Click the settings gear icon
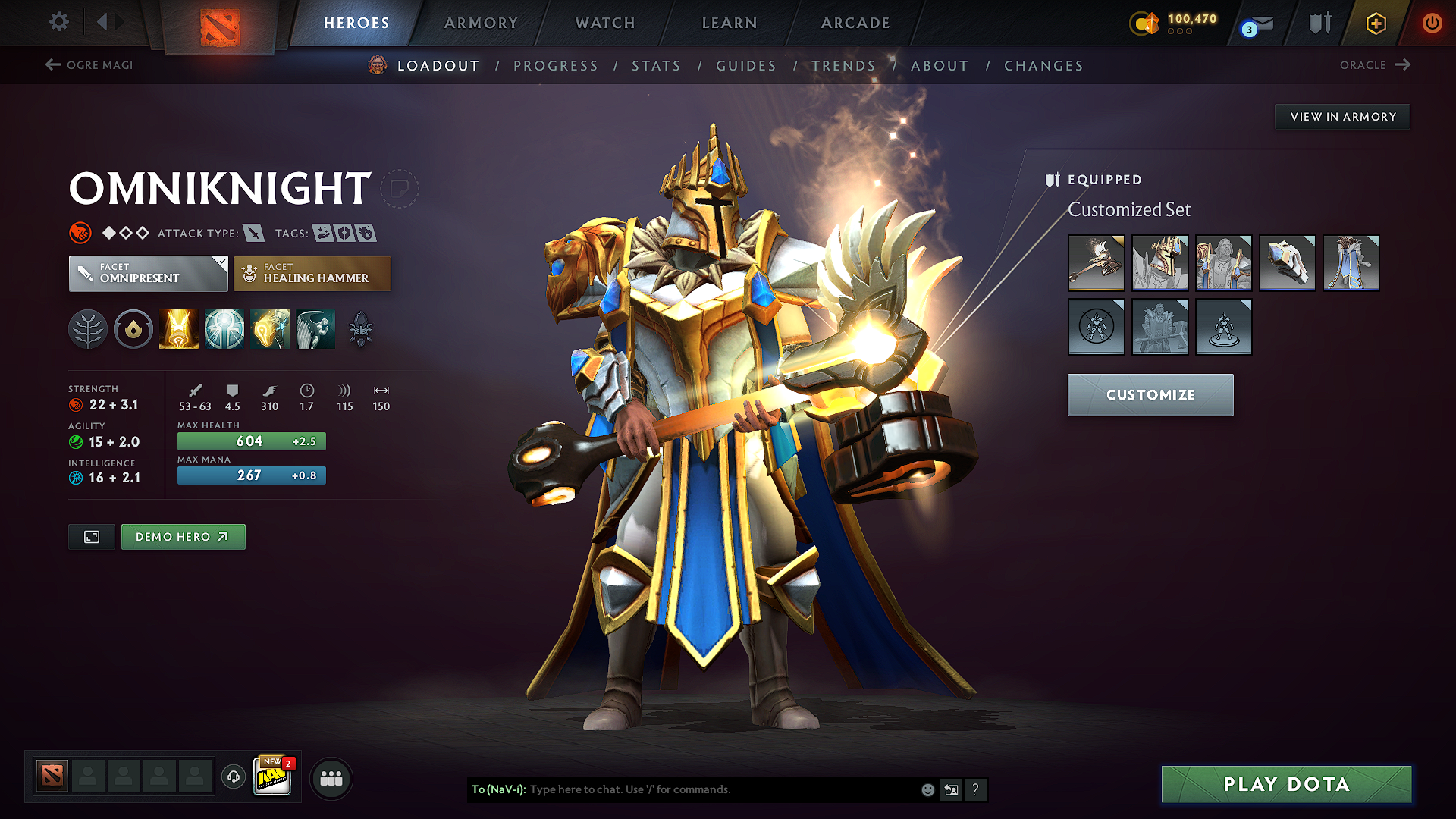Viewport: 1456px width, 819px height. point(58,22)
